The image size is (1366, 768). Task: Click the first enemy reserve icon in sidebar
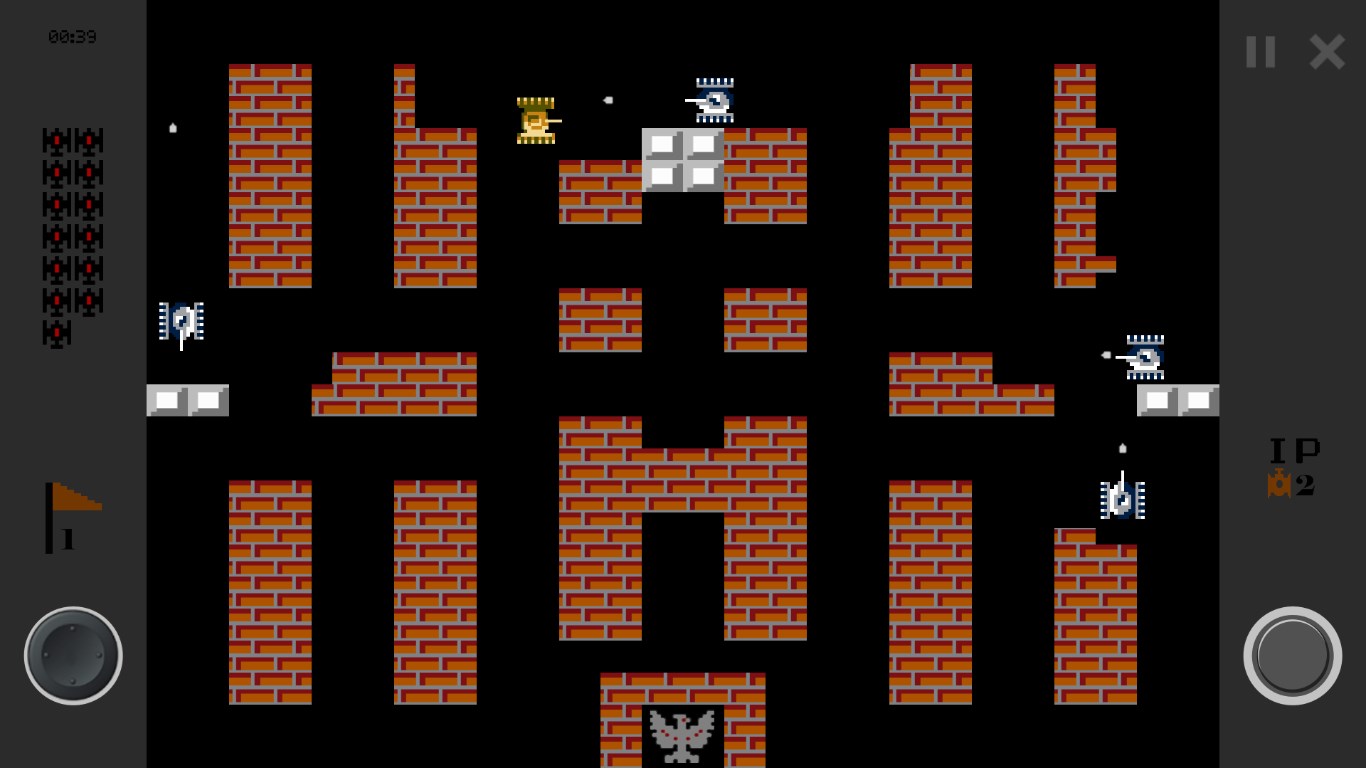coord(55,140)
